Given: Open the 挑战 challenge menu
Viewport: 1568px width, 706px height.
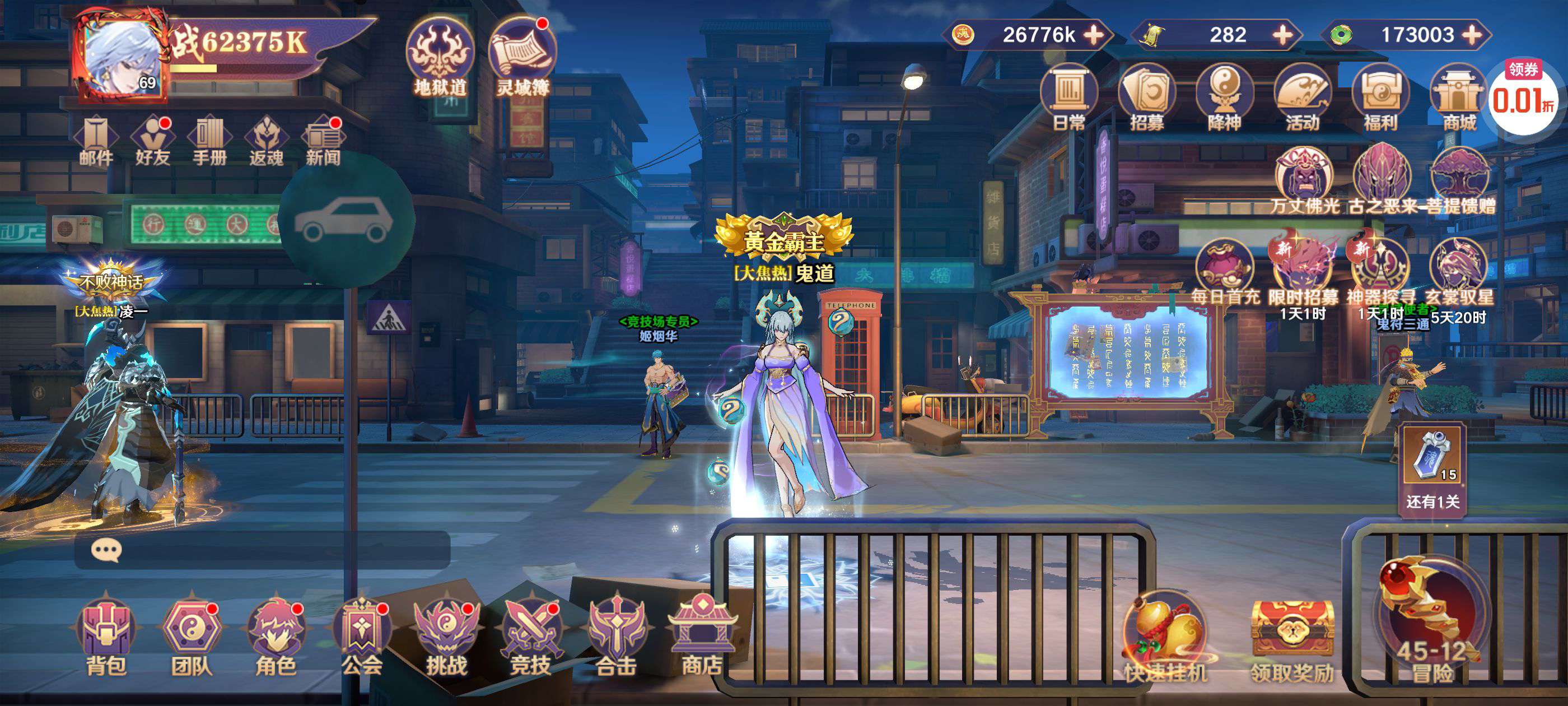Looking at the screenshot, I should pyautogui.click(x=446, y=637).
